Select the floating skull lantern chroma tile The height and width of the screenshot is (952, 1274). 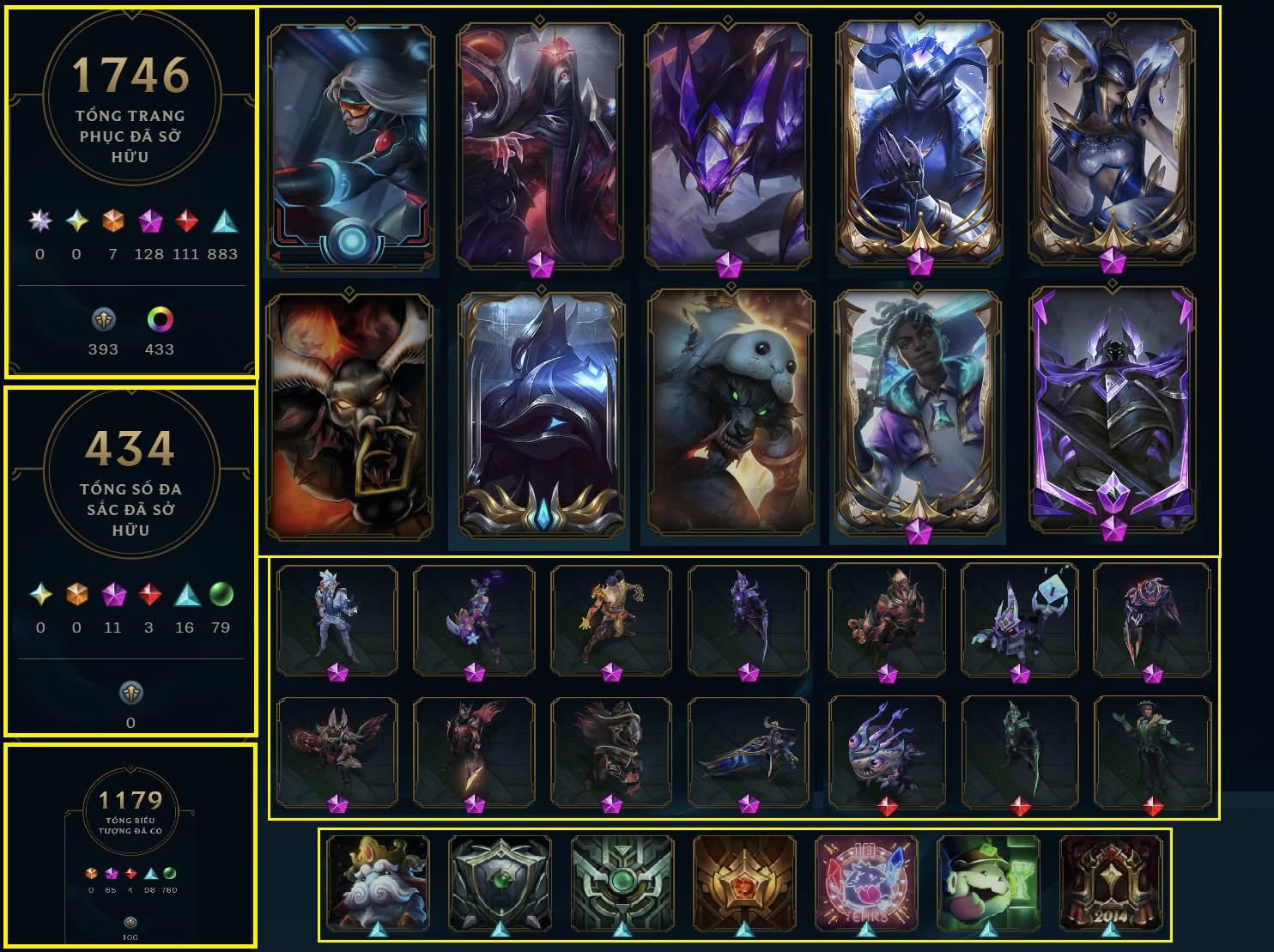tap(1020, 618)
